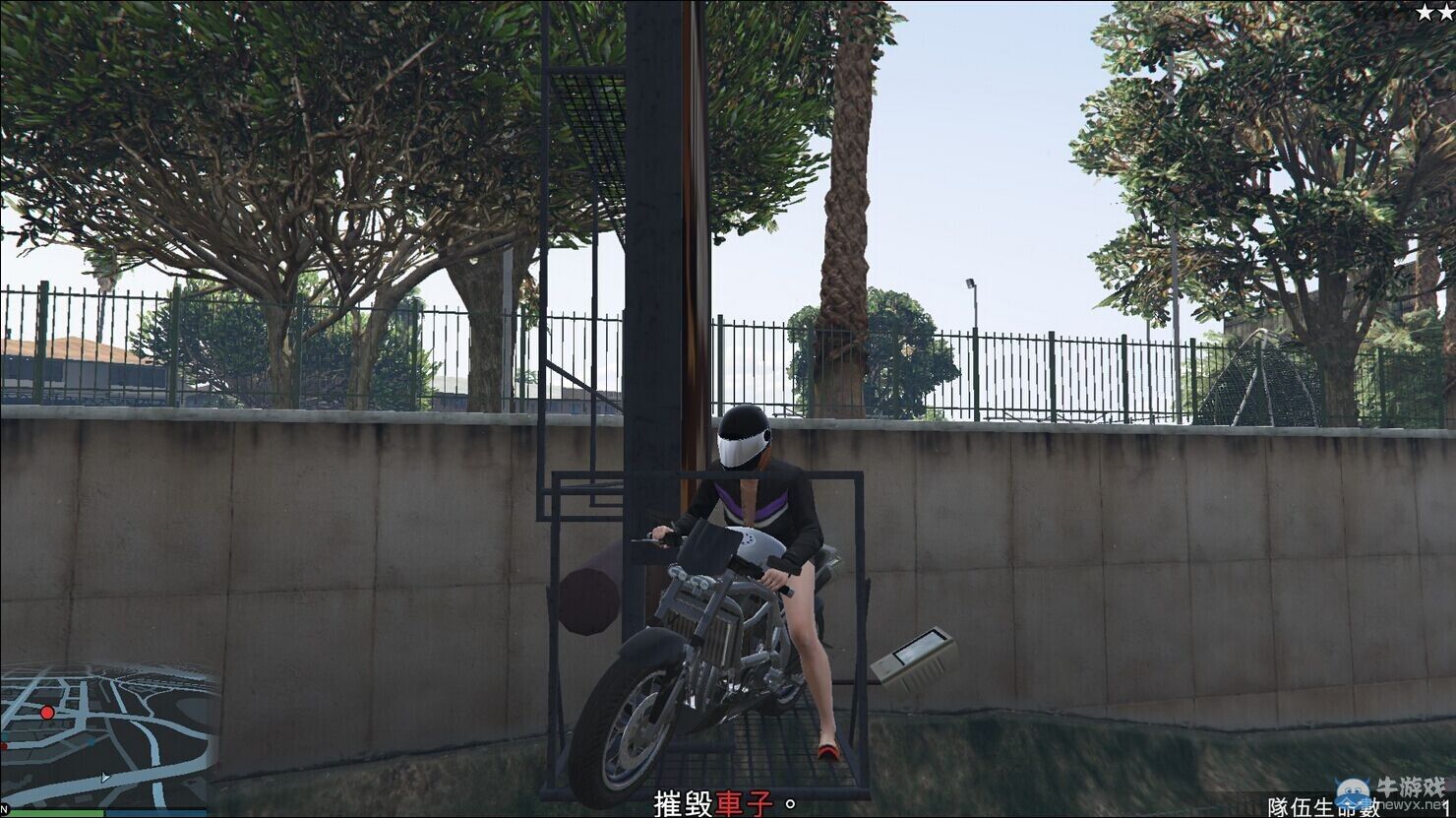Click the north indicator on the minimap
Image resolution: width=1456 pixels, height=818 pixels.
click(5, 808)
